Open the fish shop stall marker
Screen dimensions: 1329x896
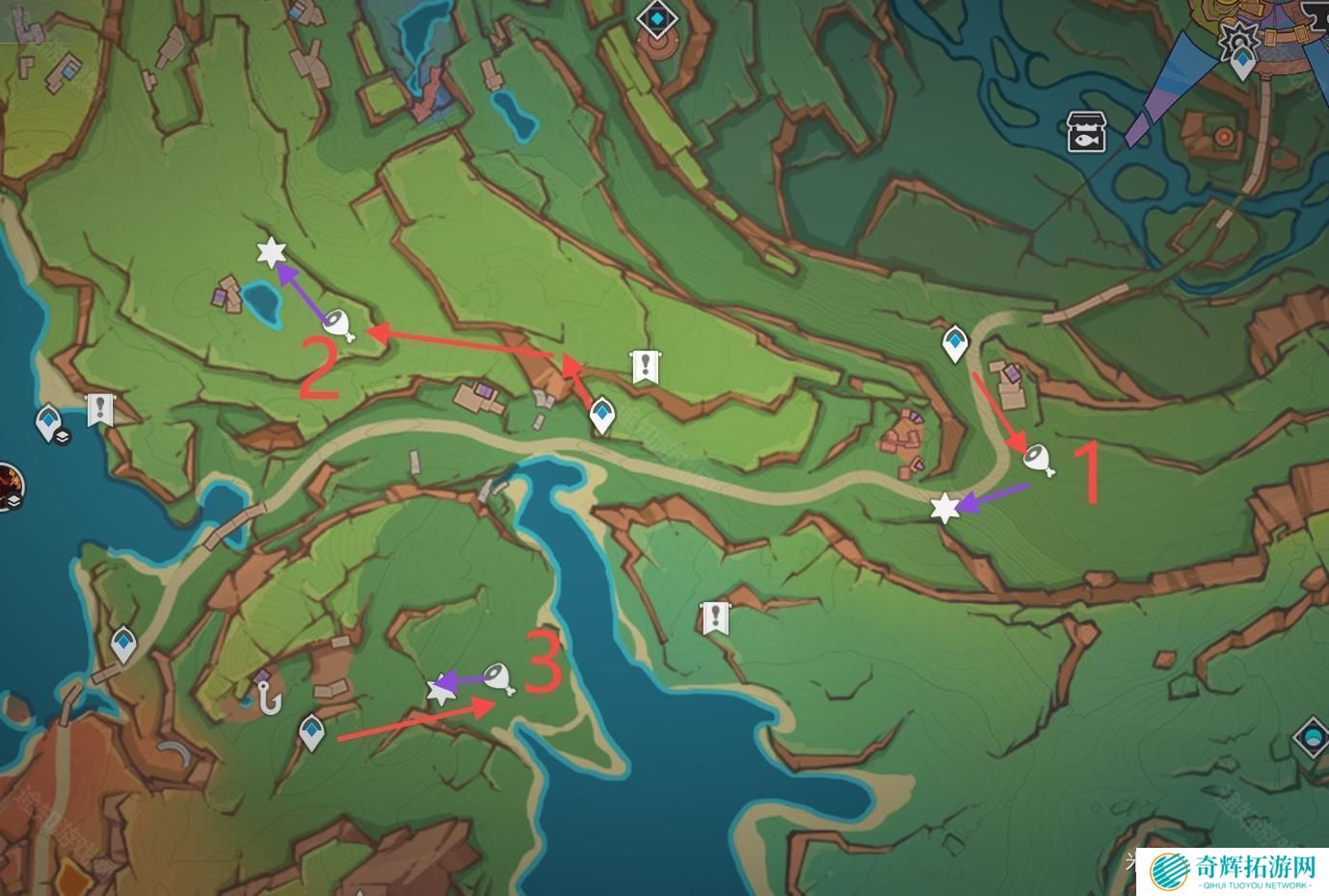[x=1088, y=132]
